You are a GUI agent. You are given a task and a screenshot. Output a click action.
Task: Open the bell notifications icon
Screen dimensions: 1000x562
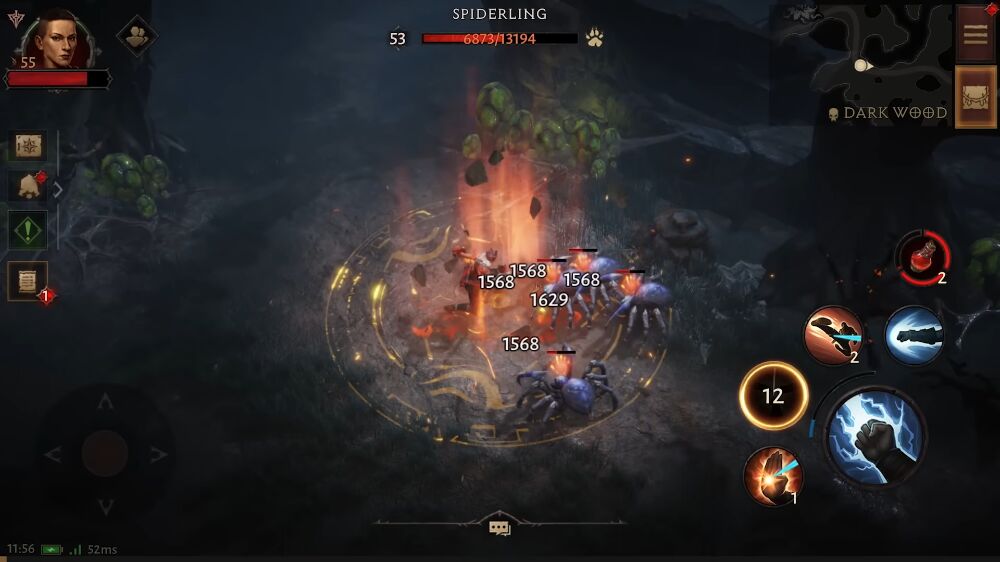point(27,187)
